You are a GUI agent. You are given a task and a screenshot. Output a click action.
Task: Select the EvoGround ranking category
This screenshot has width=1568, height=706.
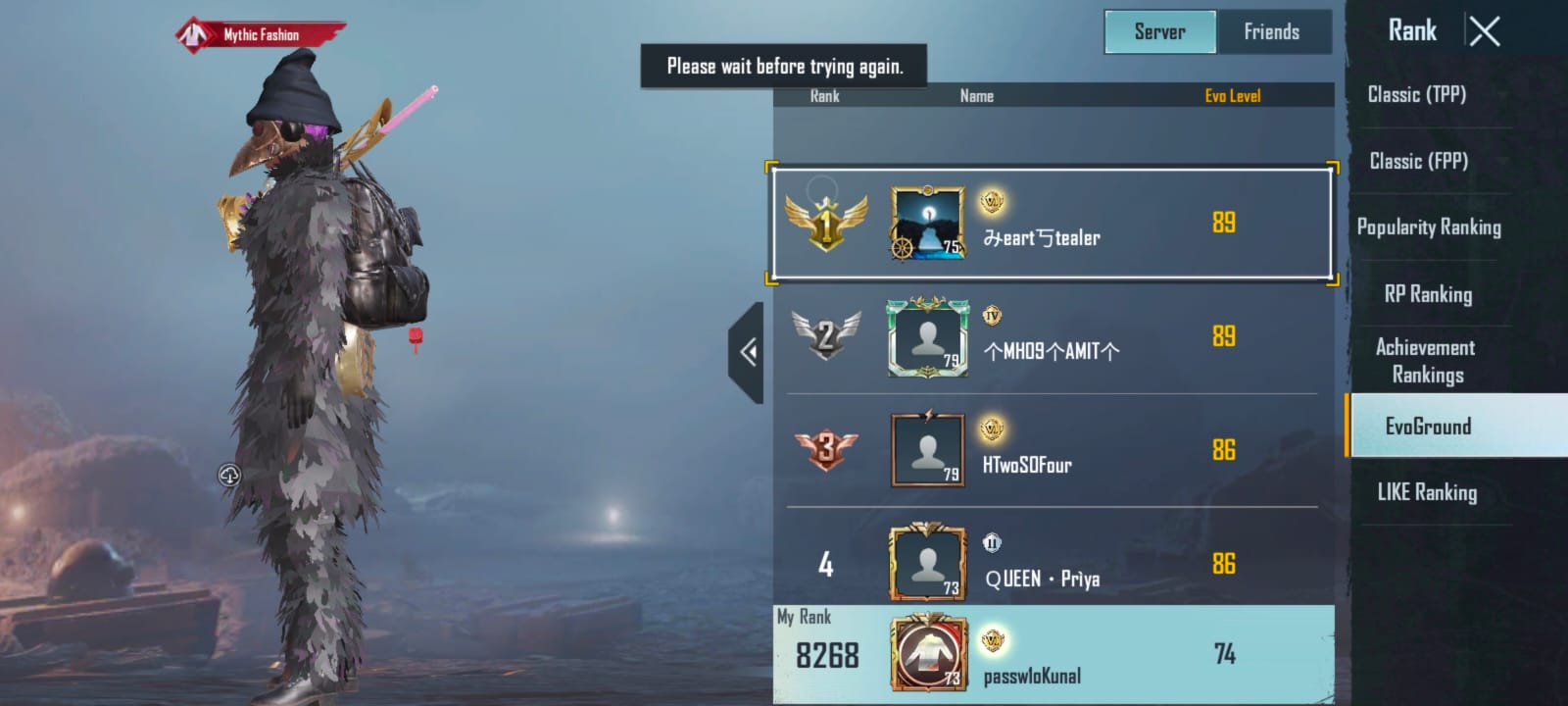pos(1428,427)
